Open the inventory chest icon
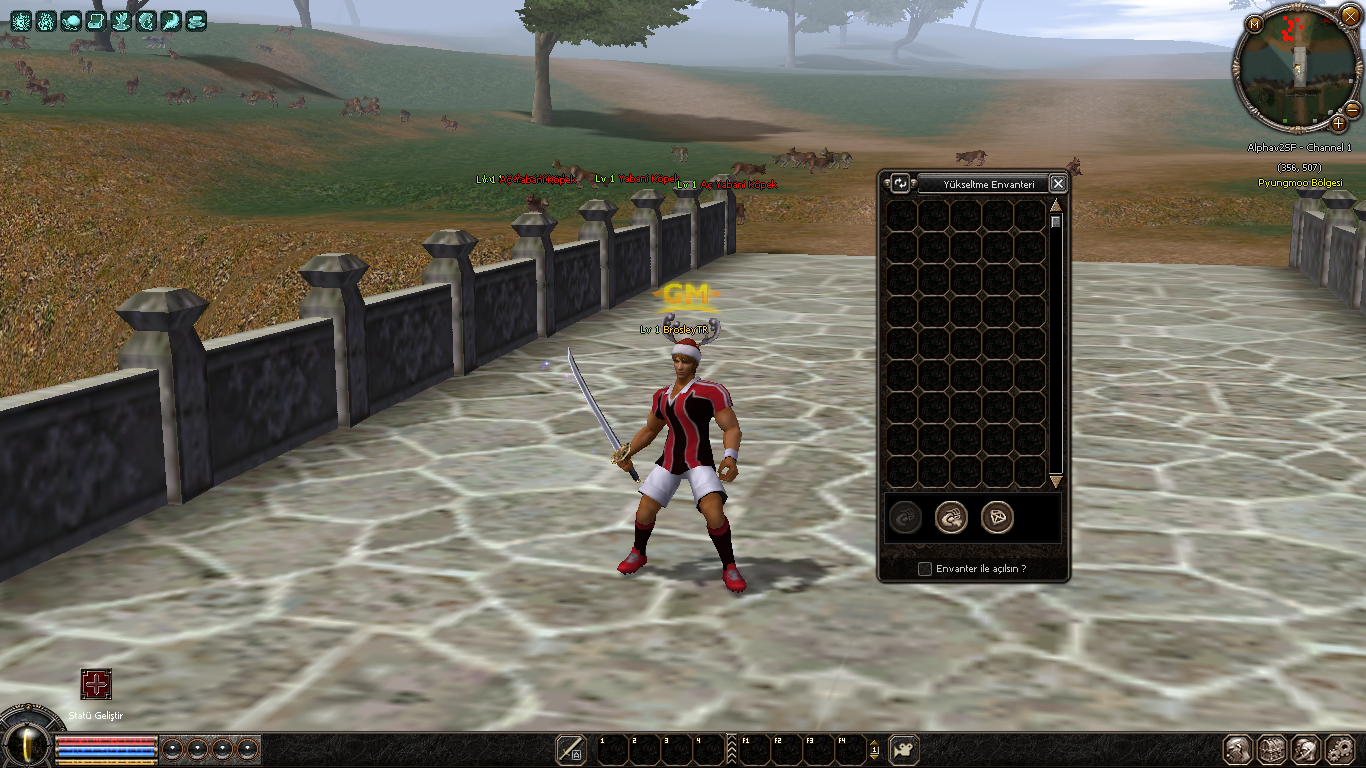Screen dimensions: 1366x768 point(1272,749)
